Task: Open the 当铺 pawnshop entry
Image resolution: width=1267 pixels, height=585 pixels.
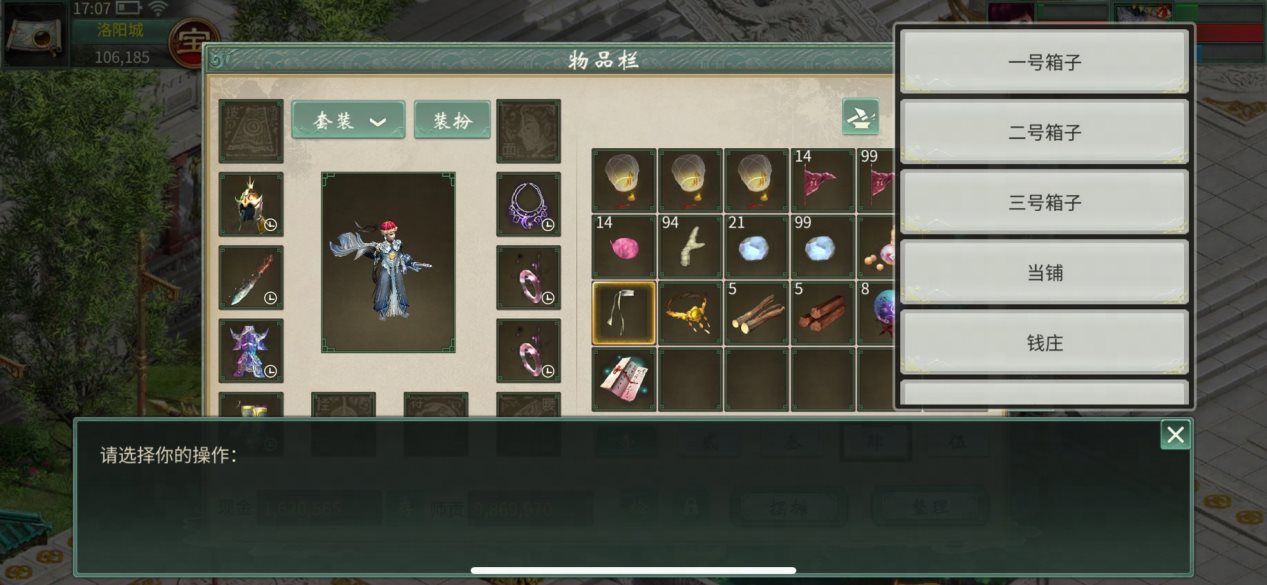Action: (x=1044, y=272)
